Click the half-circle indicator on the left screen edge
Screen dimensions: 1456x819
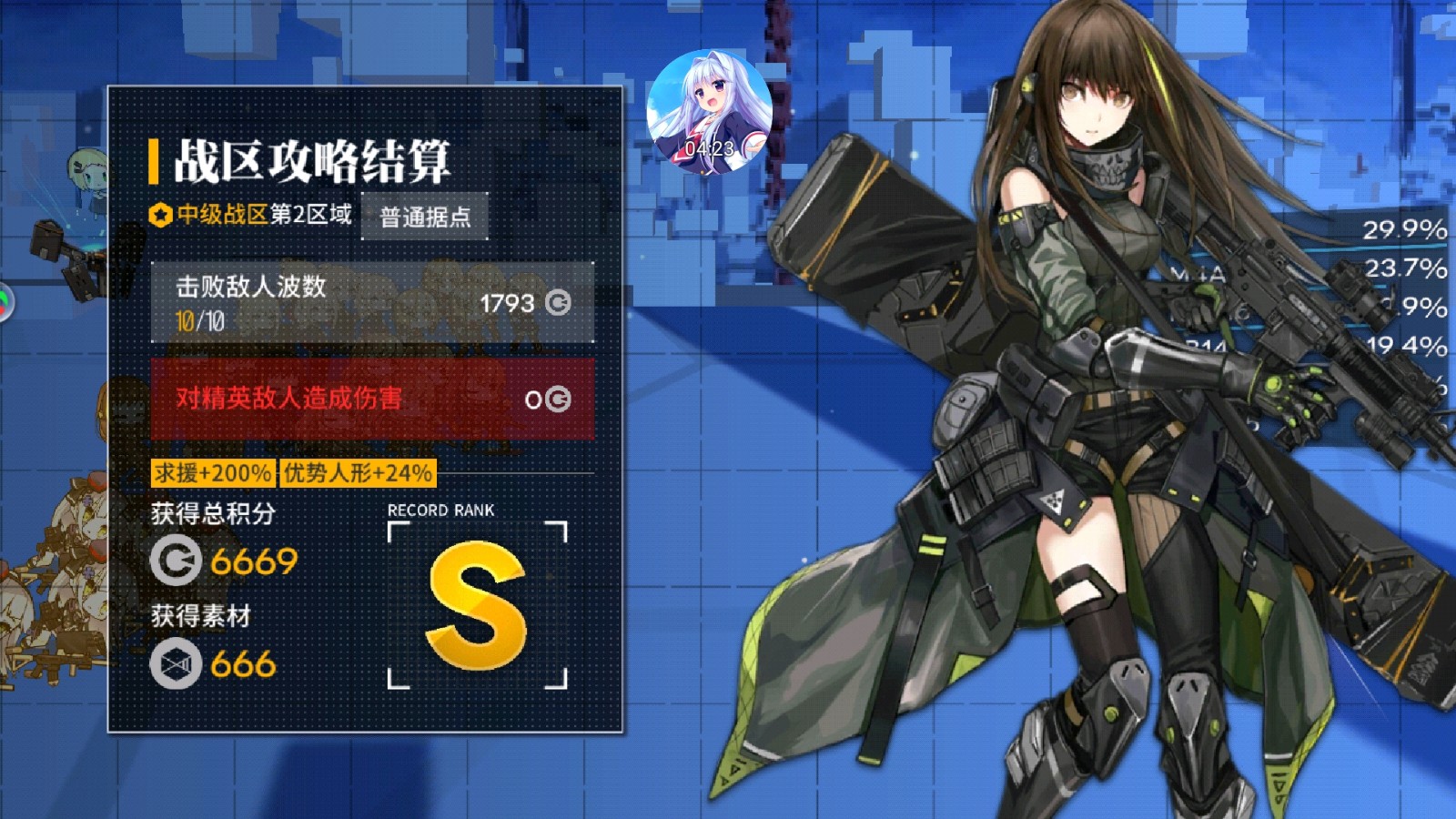[x=5, y=300]
